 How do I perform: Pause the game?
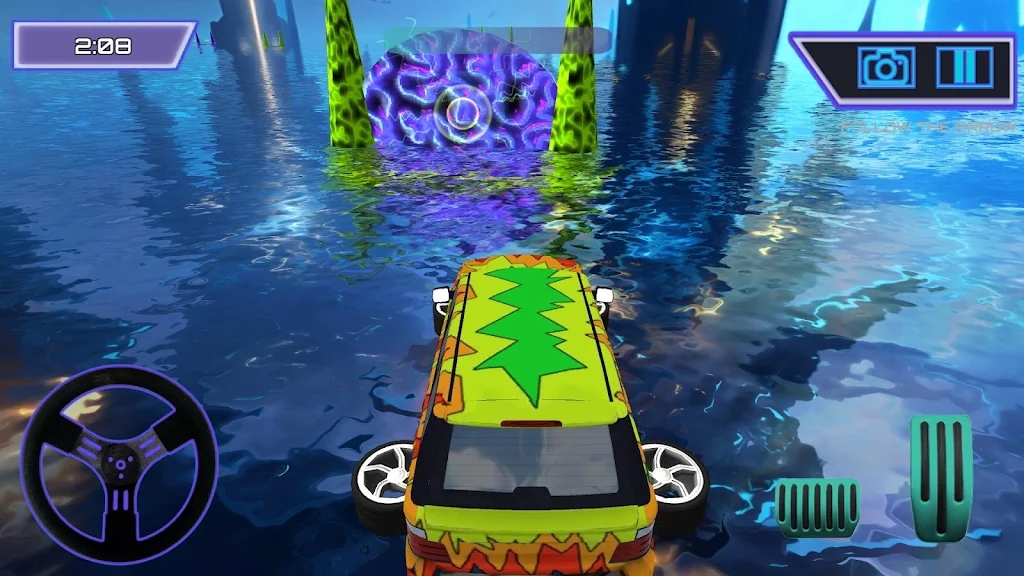click(x=963, y=68)
